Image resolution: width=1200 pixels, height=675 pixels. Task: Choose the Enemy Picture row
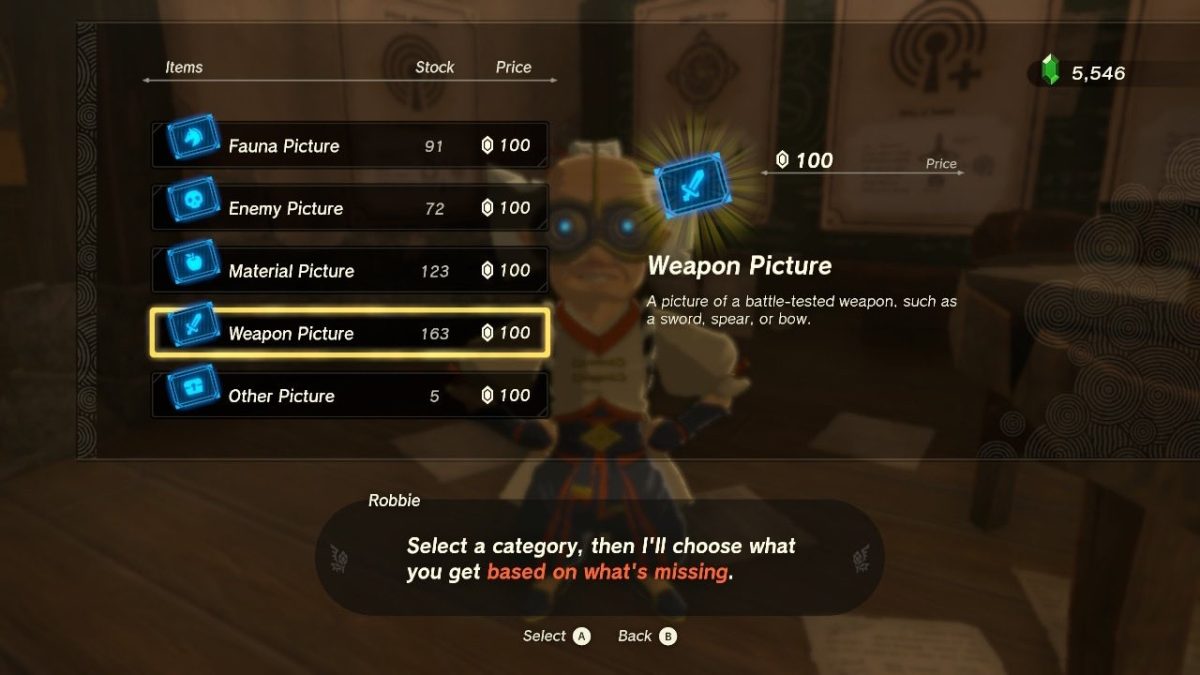(350, 208)
